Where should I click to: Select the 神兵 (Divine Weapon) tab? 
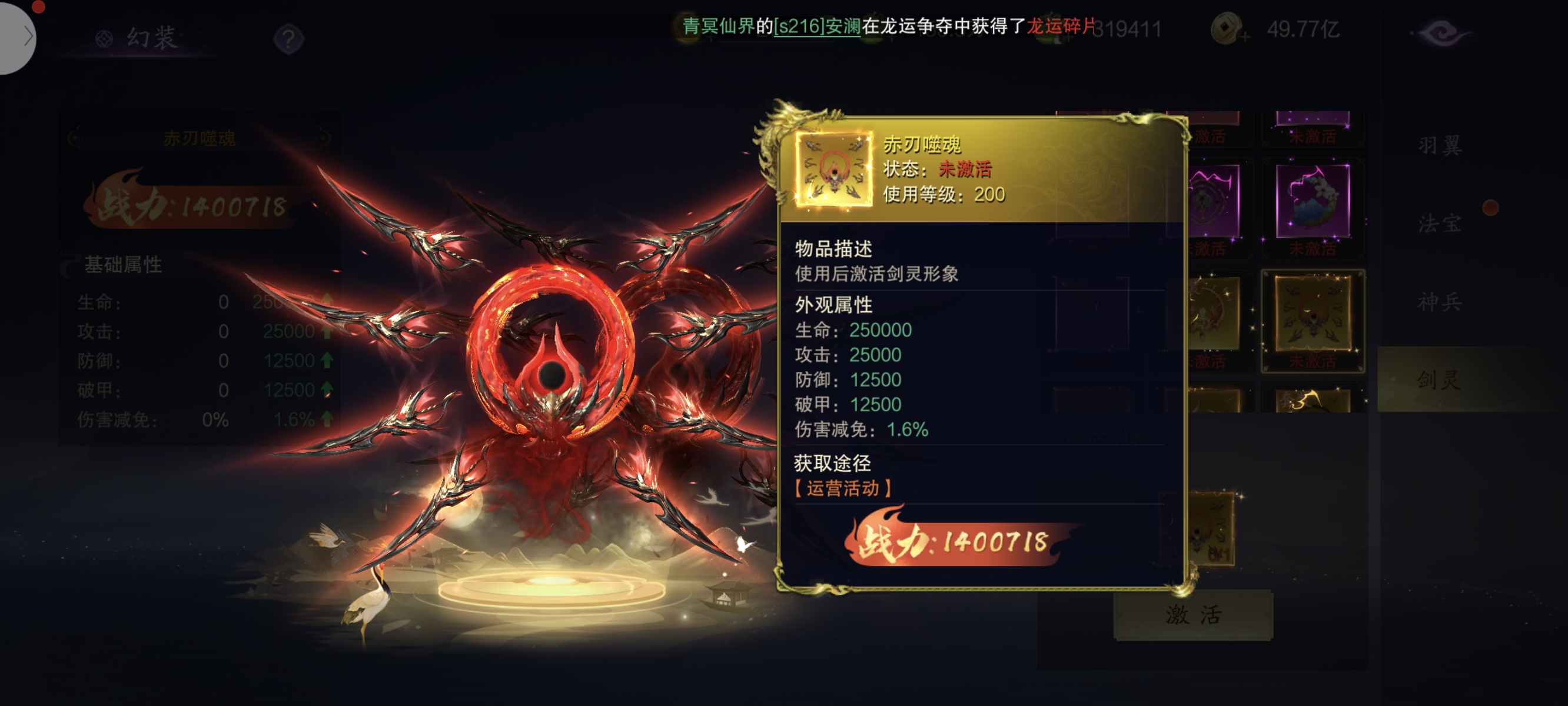(x=1440, y=302)
